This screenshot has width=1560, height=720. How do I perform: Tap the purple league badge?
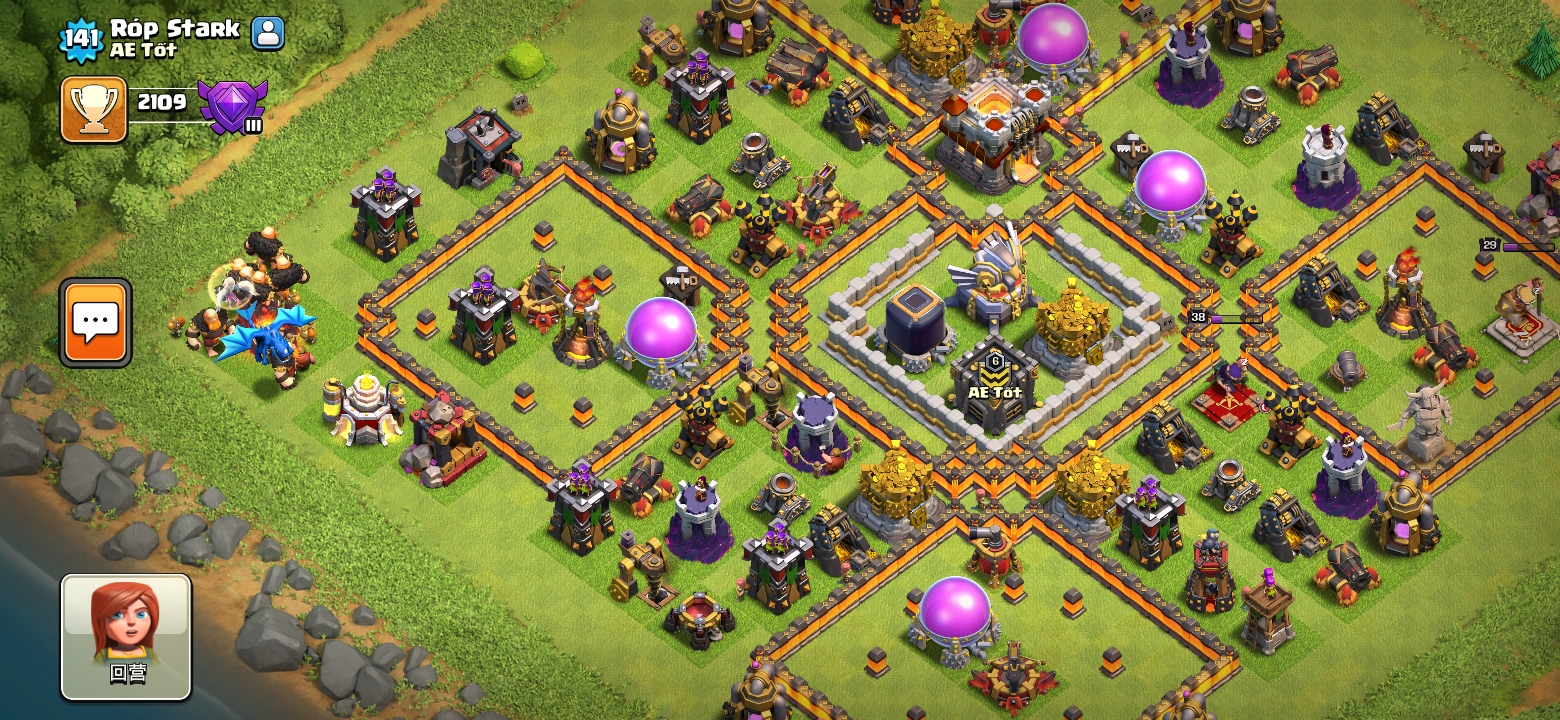(x=232, y=105)
